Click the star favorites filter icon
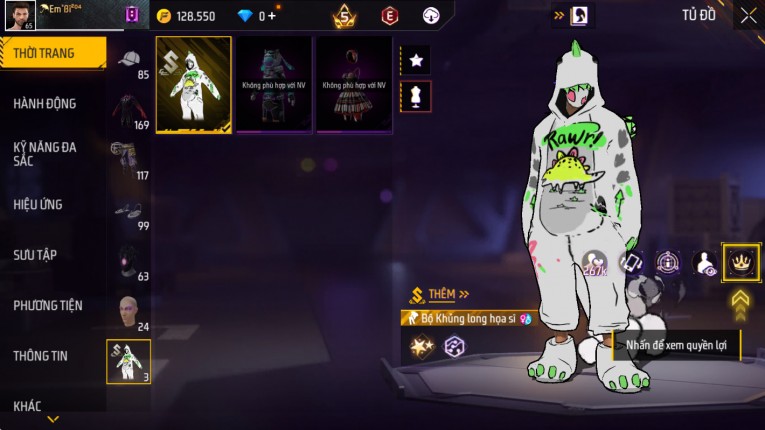Image resolution: width=765 pixels, height=430 pixels. (x=416, y=60)
